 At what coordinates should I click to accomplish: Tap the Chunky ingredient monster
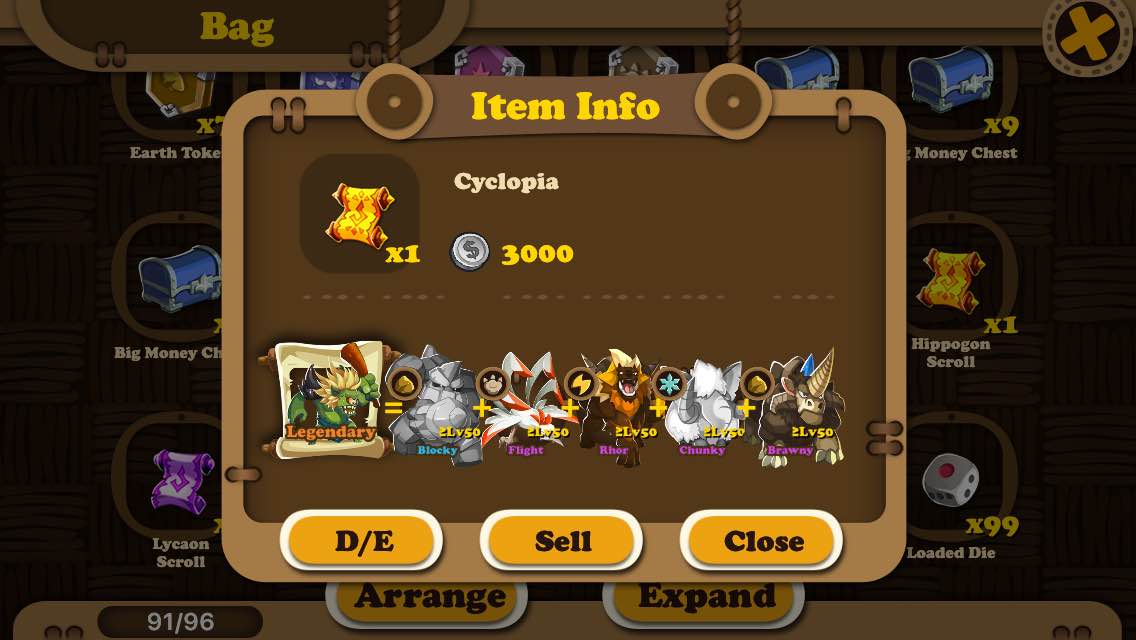tap(700, 407)
